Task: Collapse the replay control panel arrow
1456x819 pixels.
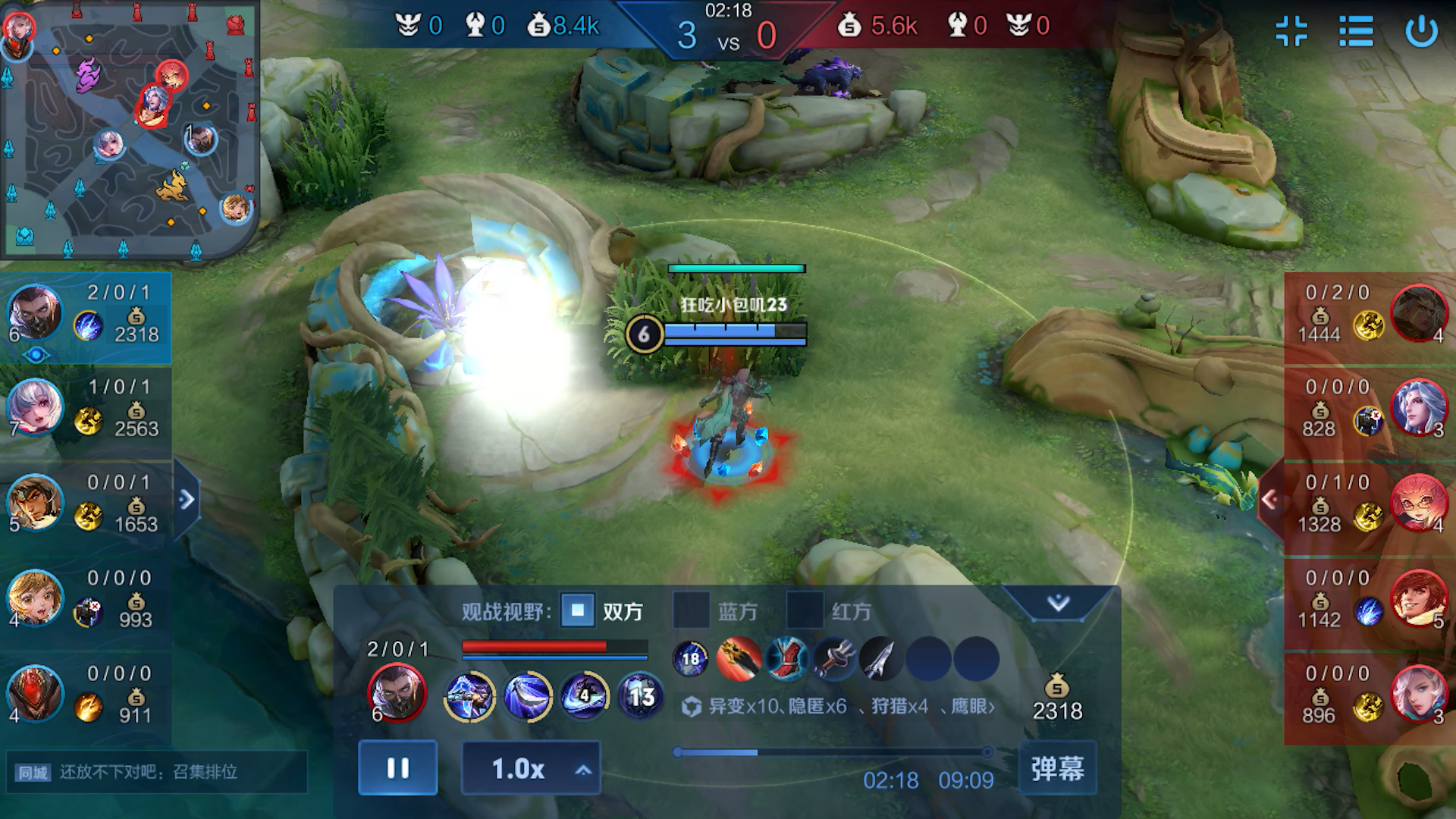Action: point(1058,604)
